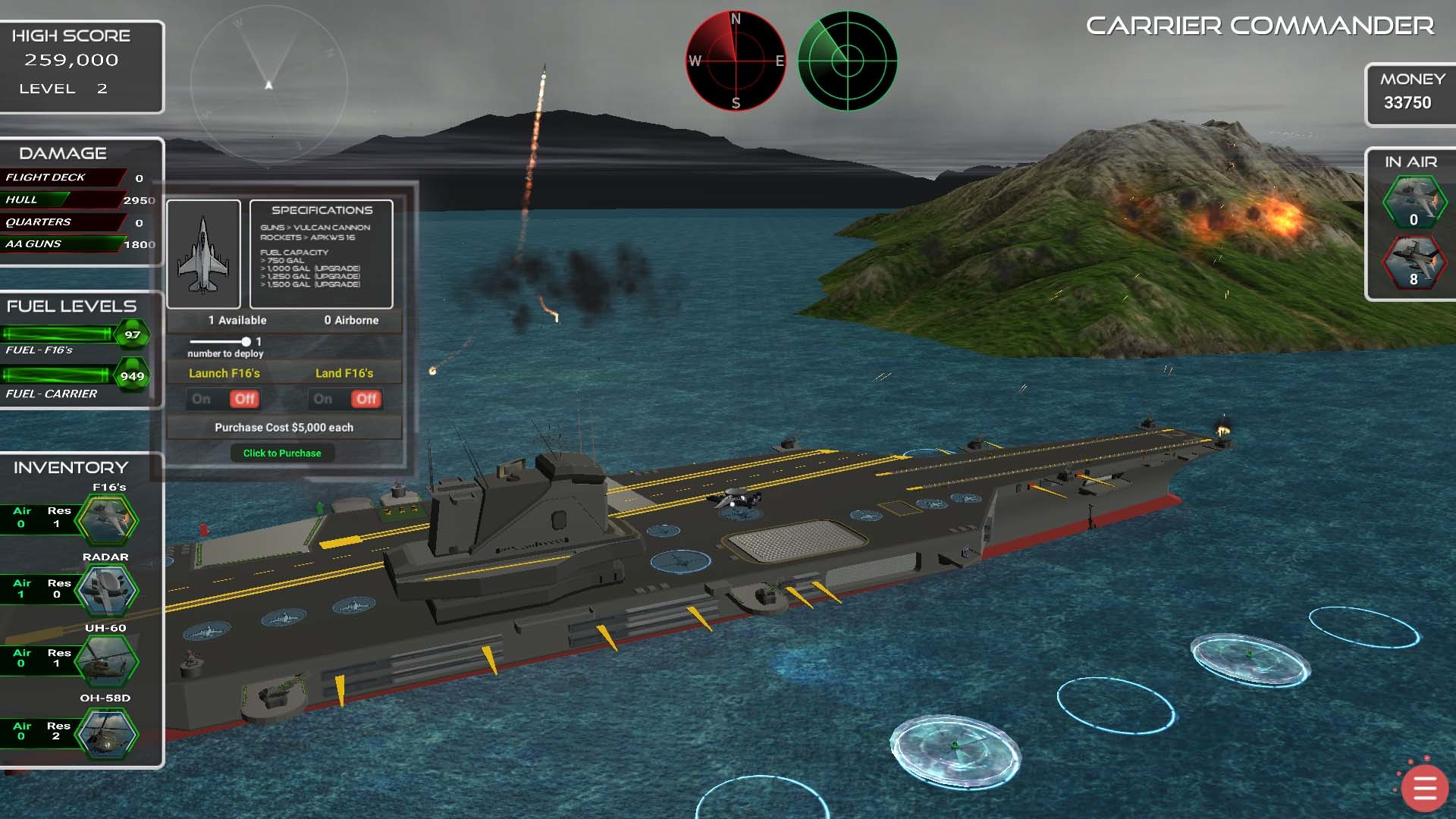Image resolution: width=1456 pixels, height=819 pixels.
Task: Collapse the FUEL LEVELS panel
Action: click(x=71, y=306)
